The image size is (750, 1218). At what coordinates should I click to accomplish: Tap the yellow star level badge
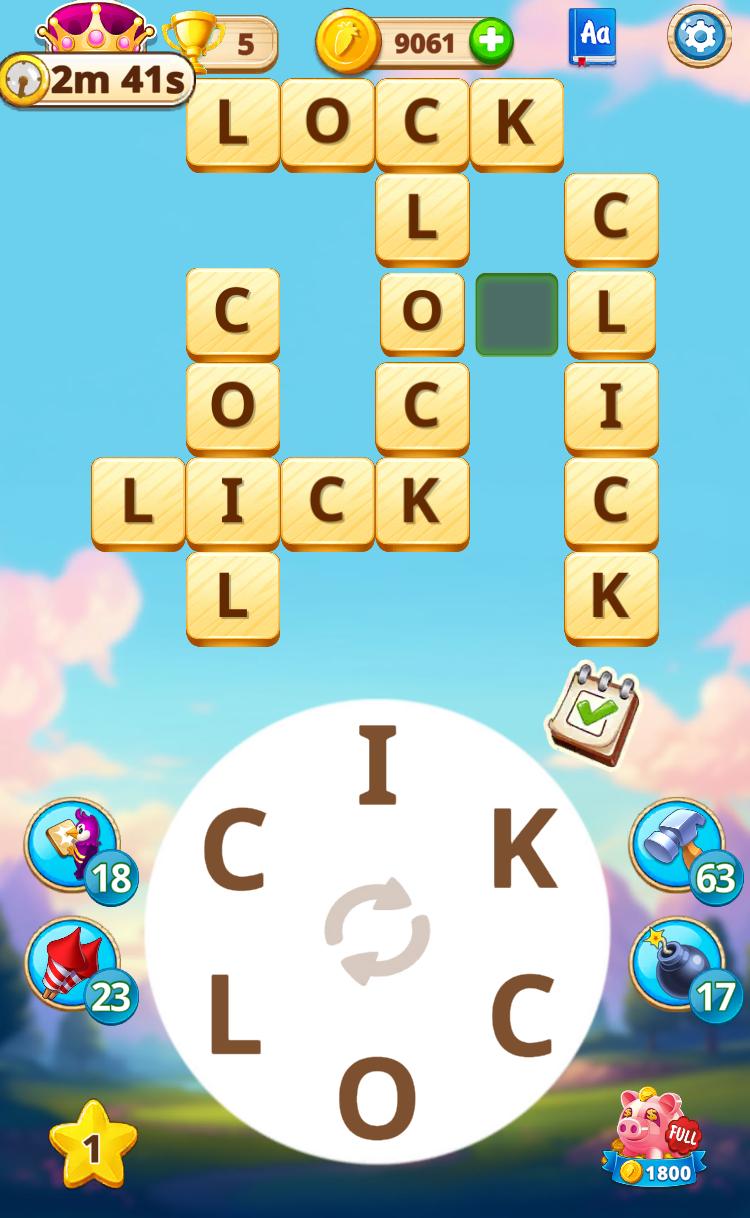(x=93, y=1145)
